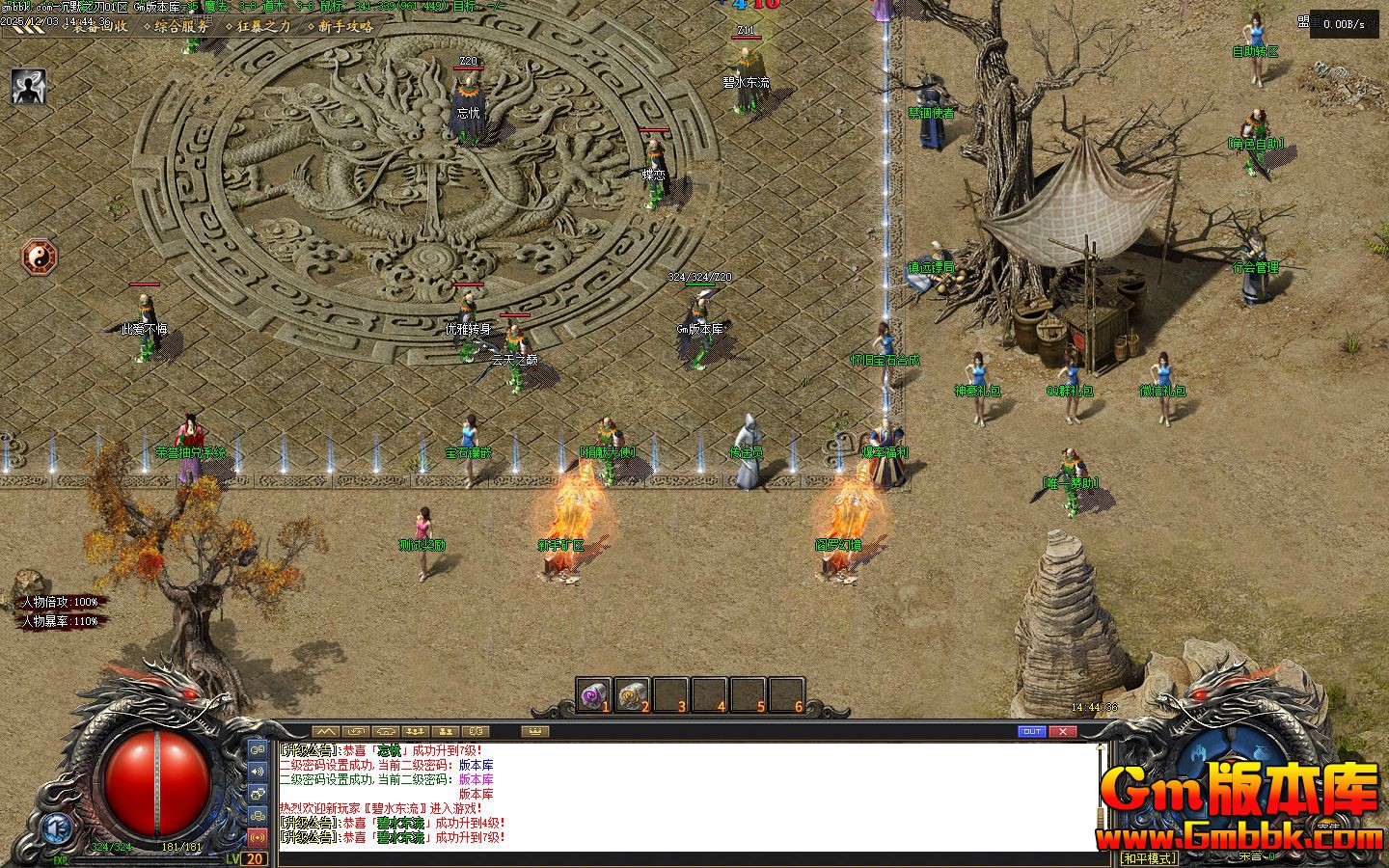Click the mountain-peak icon button above chat

pyautogui.click(x=326, y=732)
